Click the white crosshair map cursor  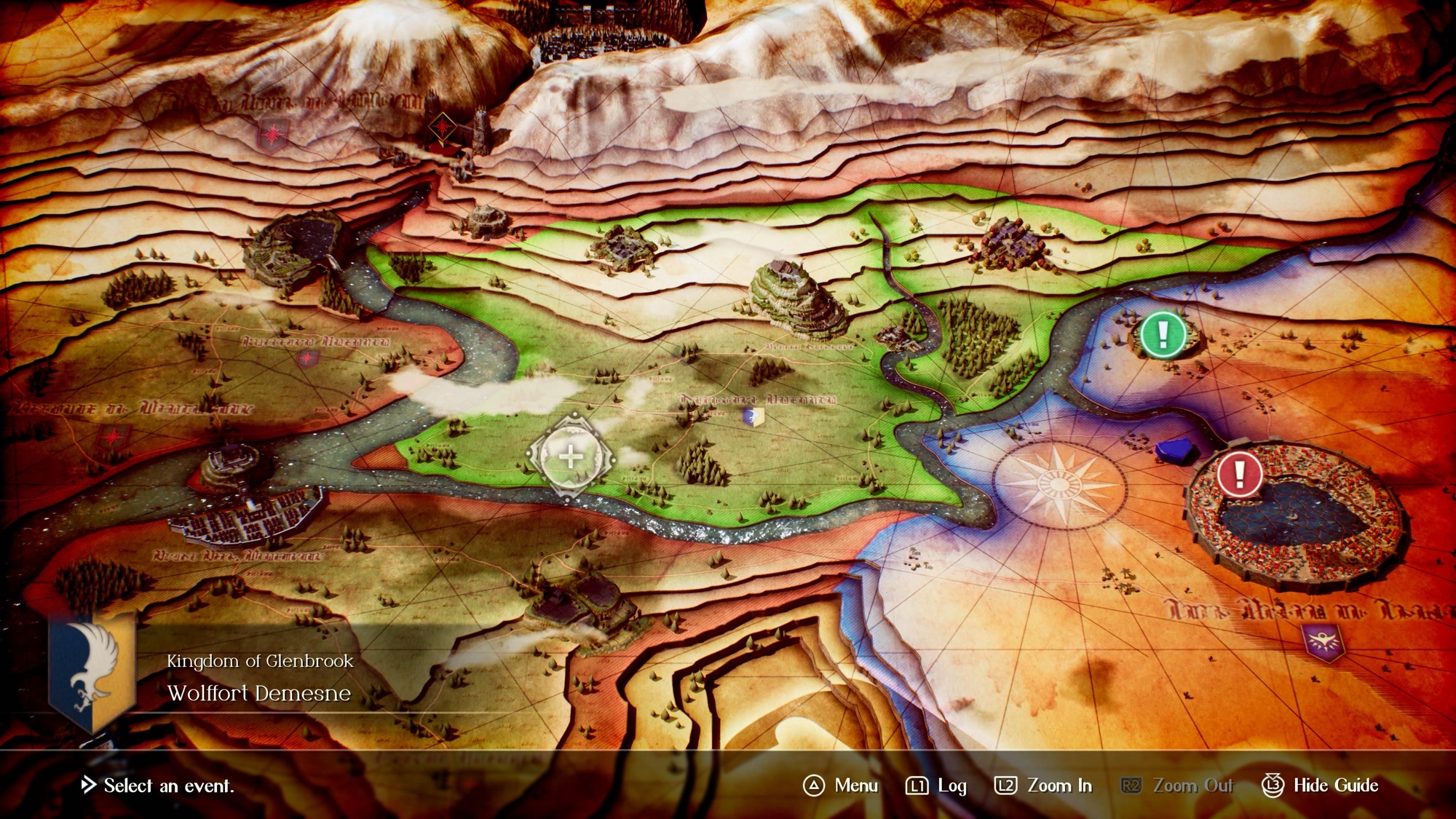point(571,457)
